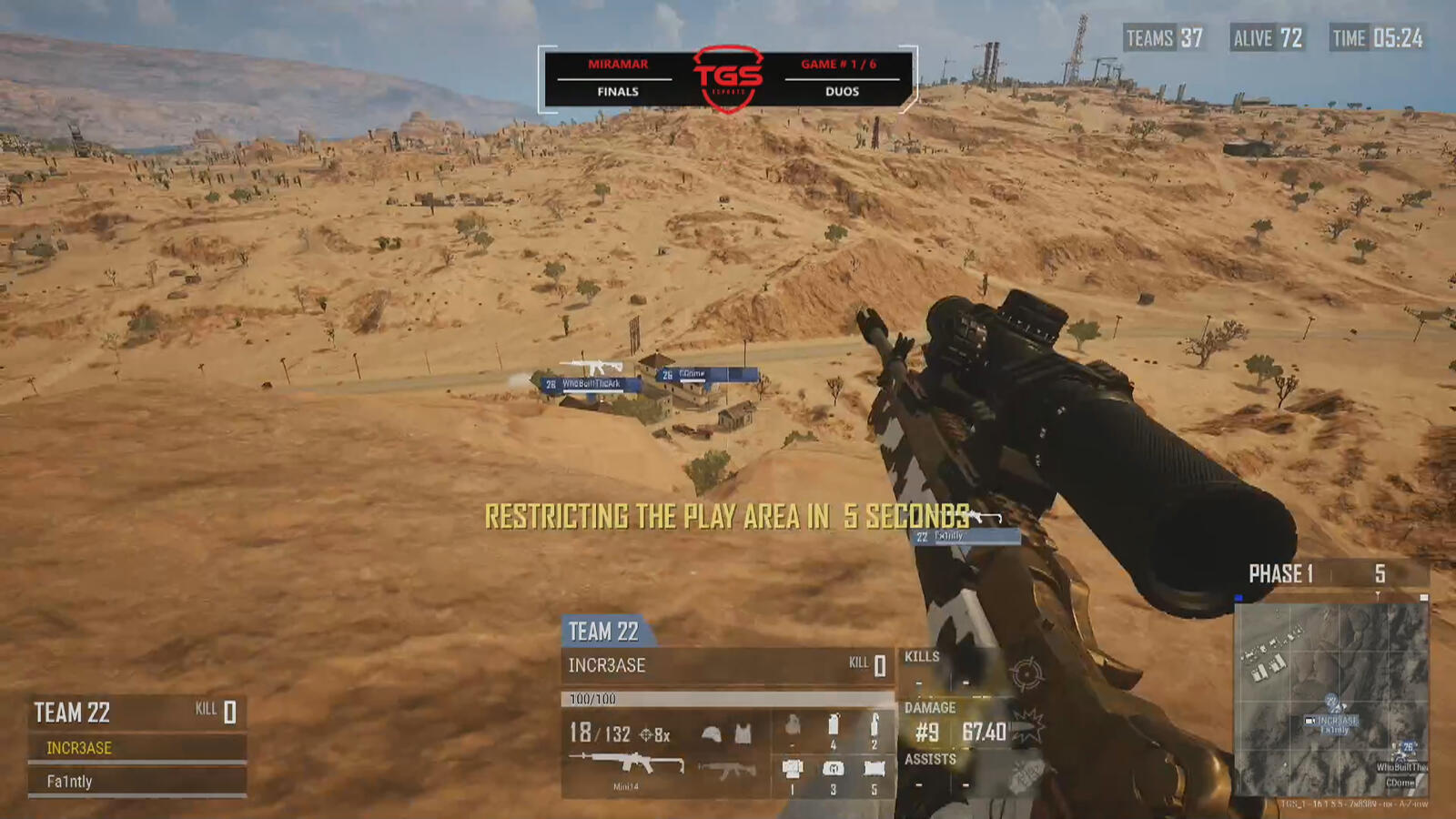The width and height of the screenshot is (1456, 819).
Task: Toggle the energy drink slot labeled 3
Action: click(x=833, y=769)
